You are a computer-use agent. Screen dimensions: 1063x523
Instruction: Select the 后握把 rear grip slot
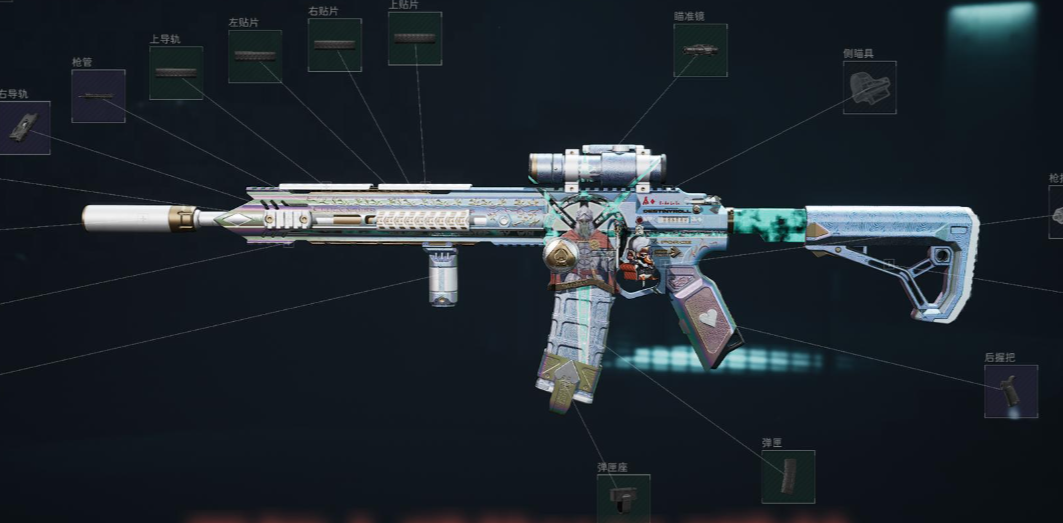point(1010,391)
